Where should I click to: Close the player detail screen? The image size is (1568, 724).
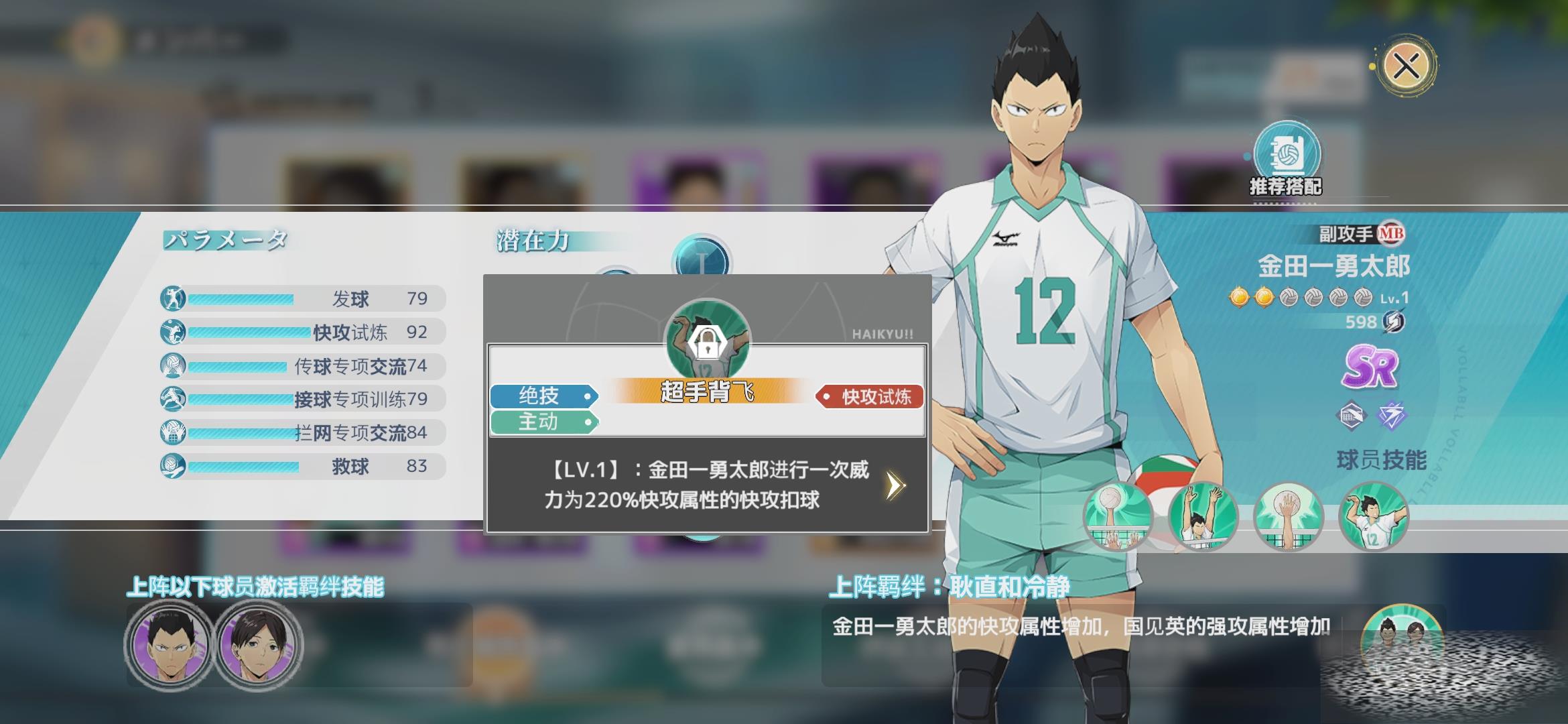tap(1406, 66)
